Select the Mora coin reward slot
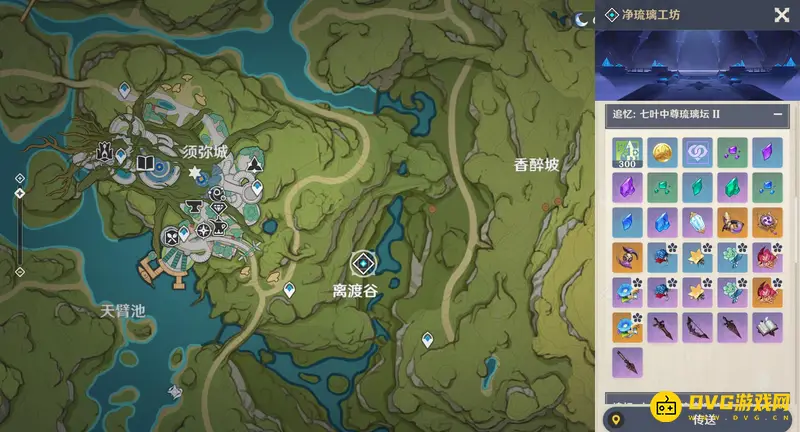Viewport: 800px width, 432px height. coord(661,152)
